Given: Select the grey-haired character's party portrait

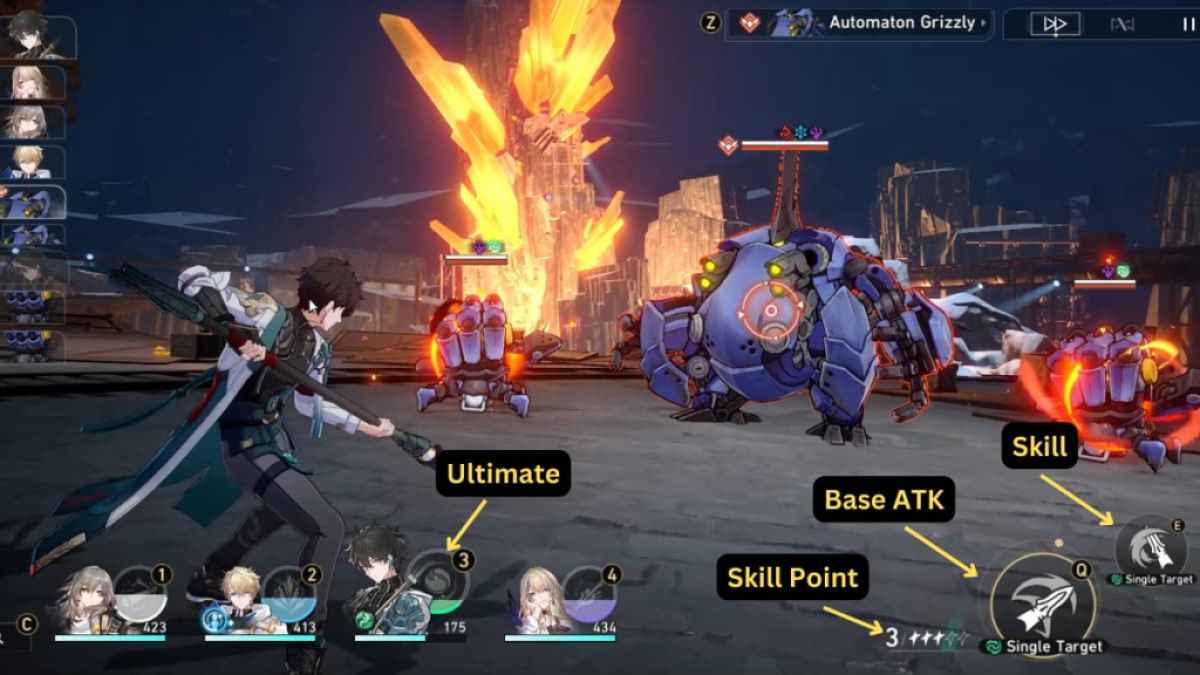Looking at the screenshot, I should [85, 601].
